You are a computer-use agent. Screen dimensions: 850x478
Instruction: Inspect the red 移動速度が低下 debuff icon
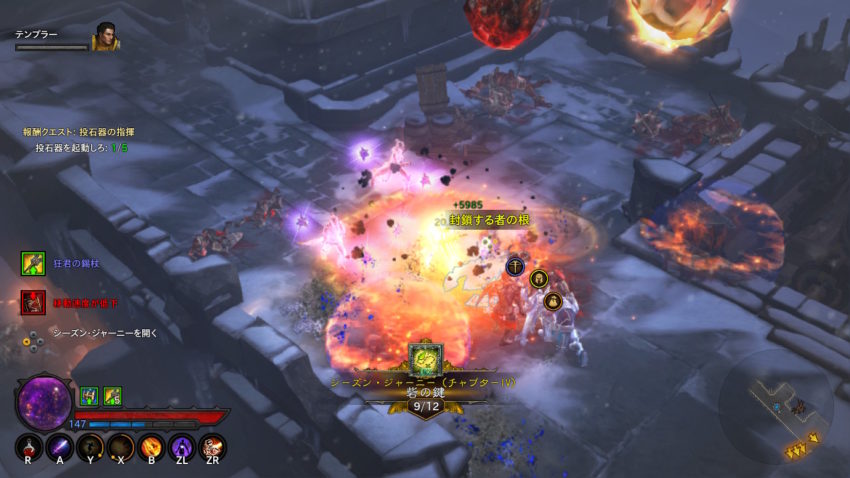[x=32, y=301]
